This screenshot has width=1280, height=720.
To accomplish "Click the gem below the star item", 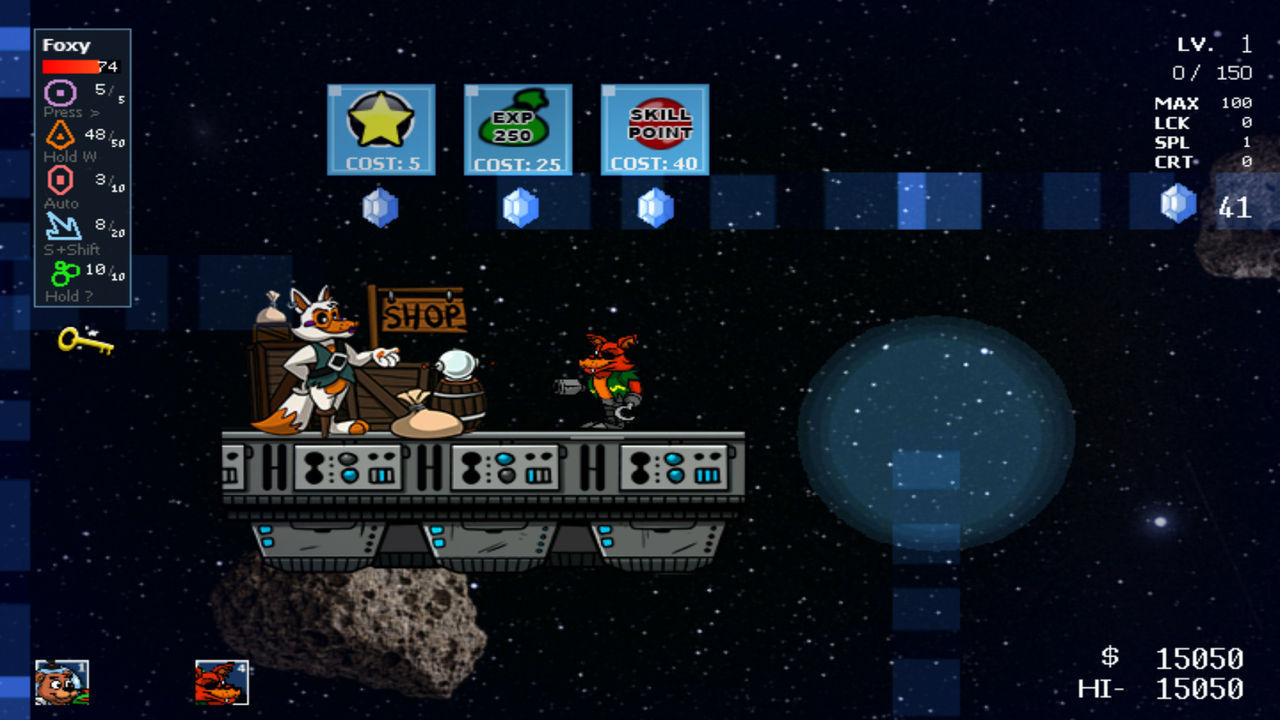I will [x=380, y=207].
